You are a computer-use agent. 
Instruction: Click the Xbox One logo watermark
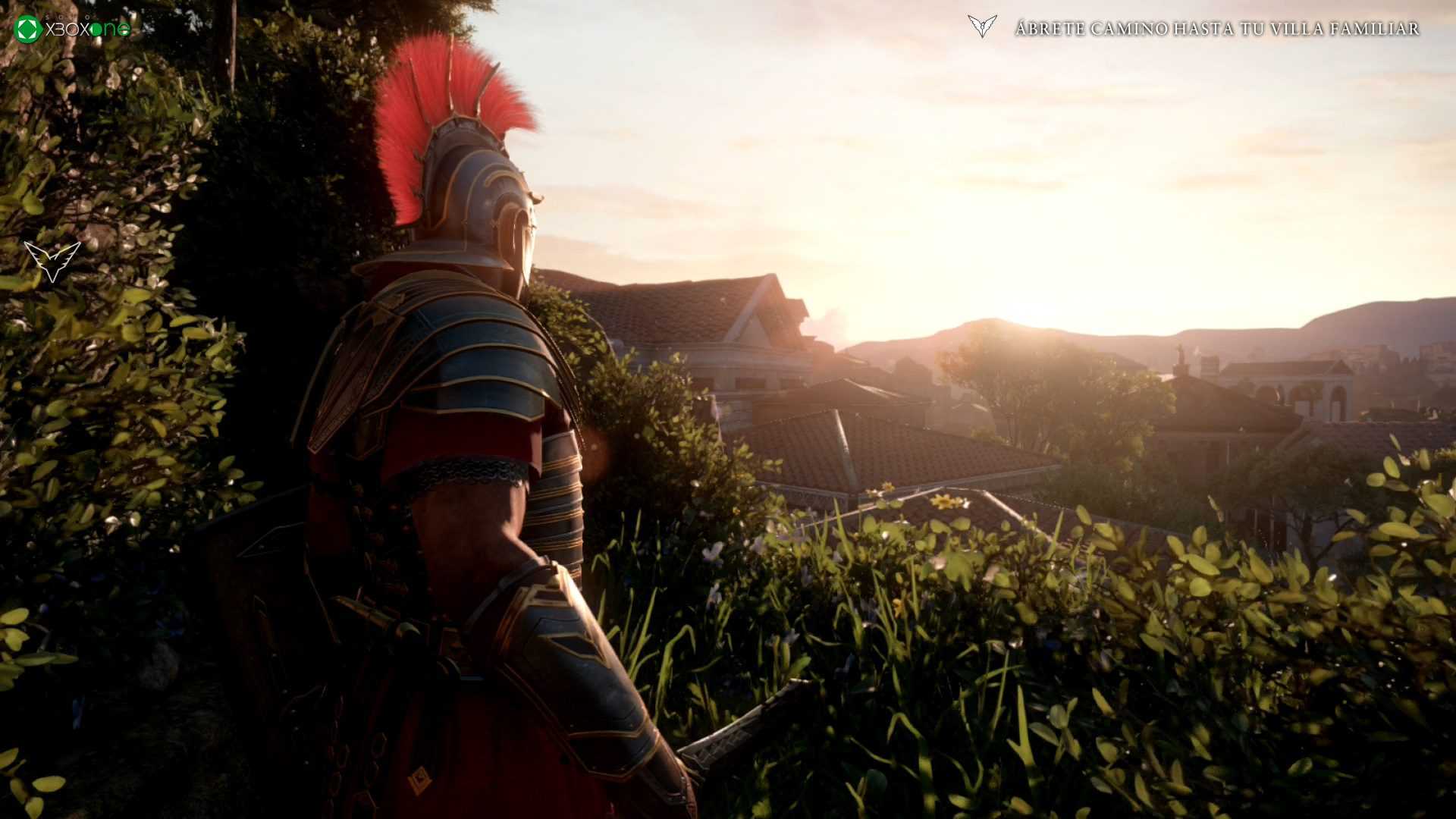click(73, 29)
